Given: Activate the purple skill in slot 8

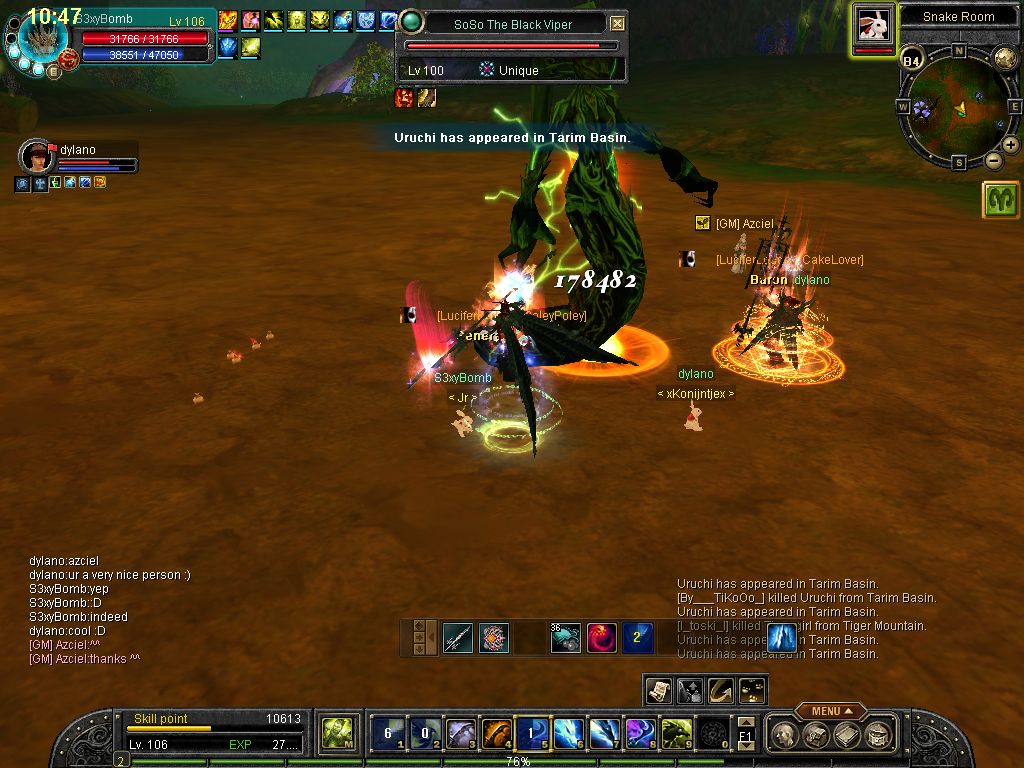Looking at the screenshot, I should click(x=640, y=734).
